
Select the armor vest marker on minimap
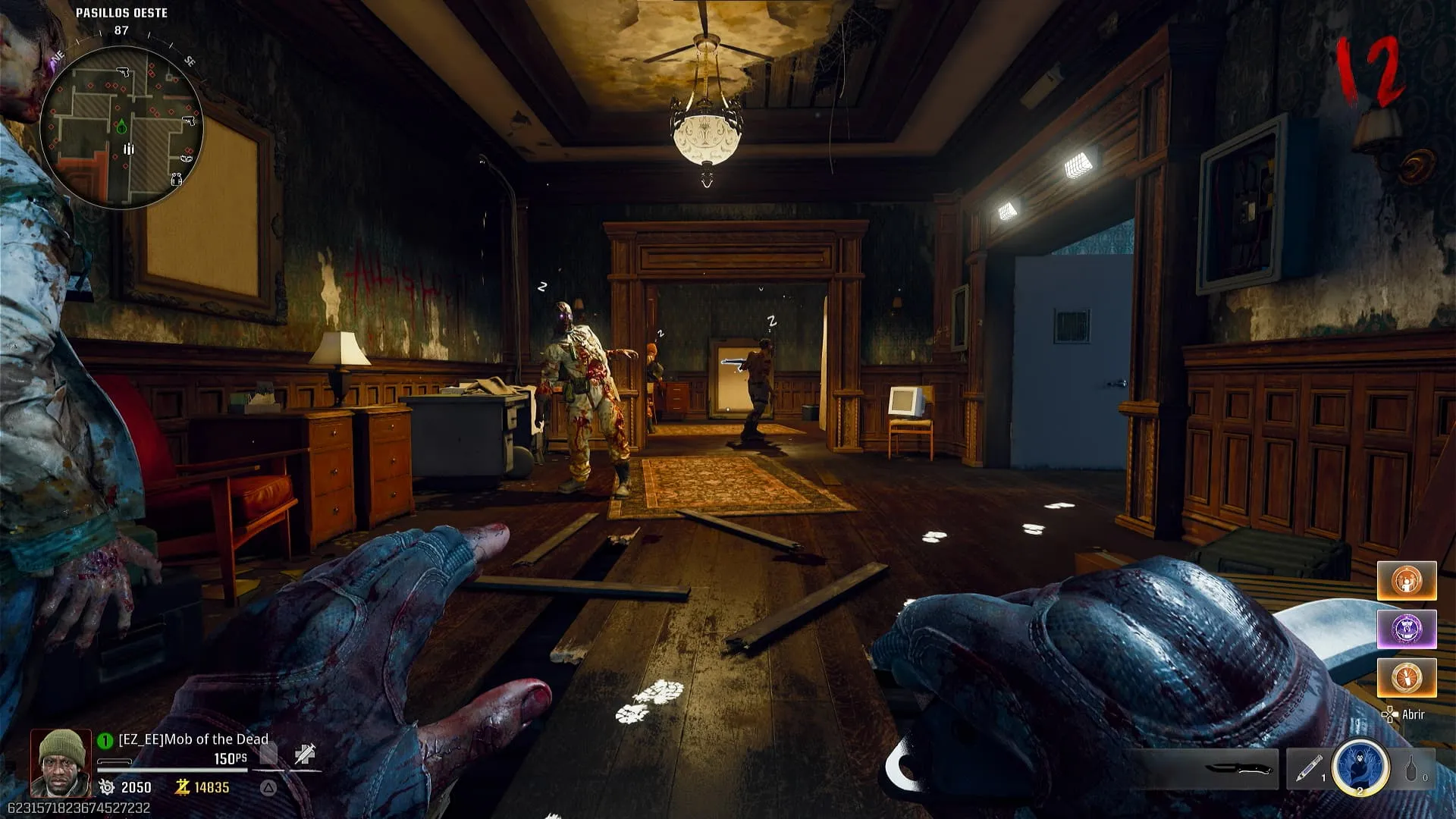pyautogui.click(x=177, y=180)
